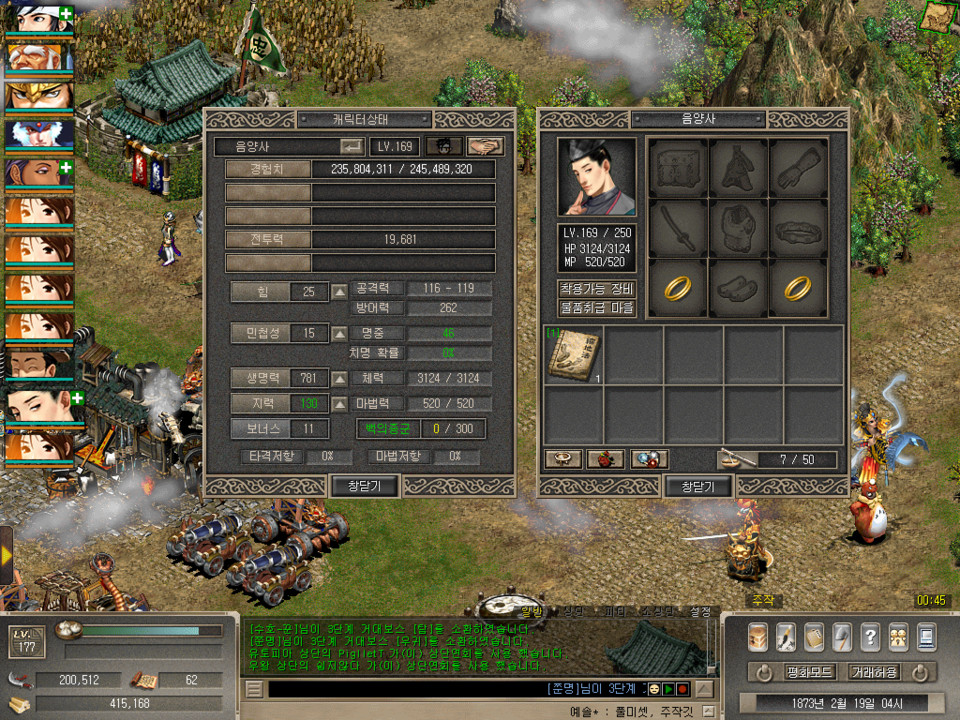Open the map scroll icon
Viewport: 960px width, 720px height.
click(x=939, y=16)
